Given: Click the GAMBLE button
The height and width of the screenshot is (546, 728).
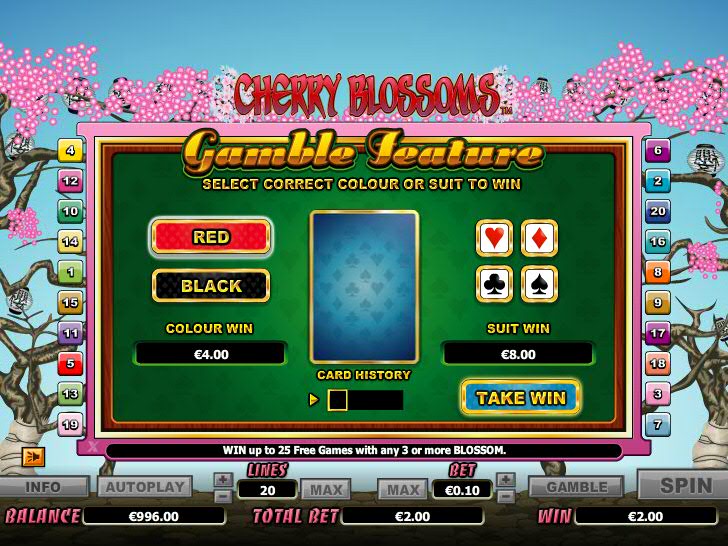Looking at the screenshot, I should [576, 488].
